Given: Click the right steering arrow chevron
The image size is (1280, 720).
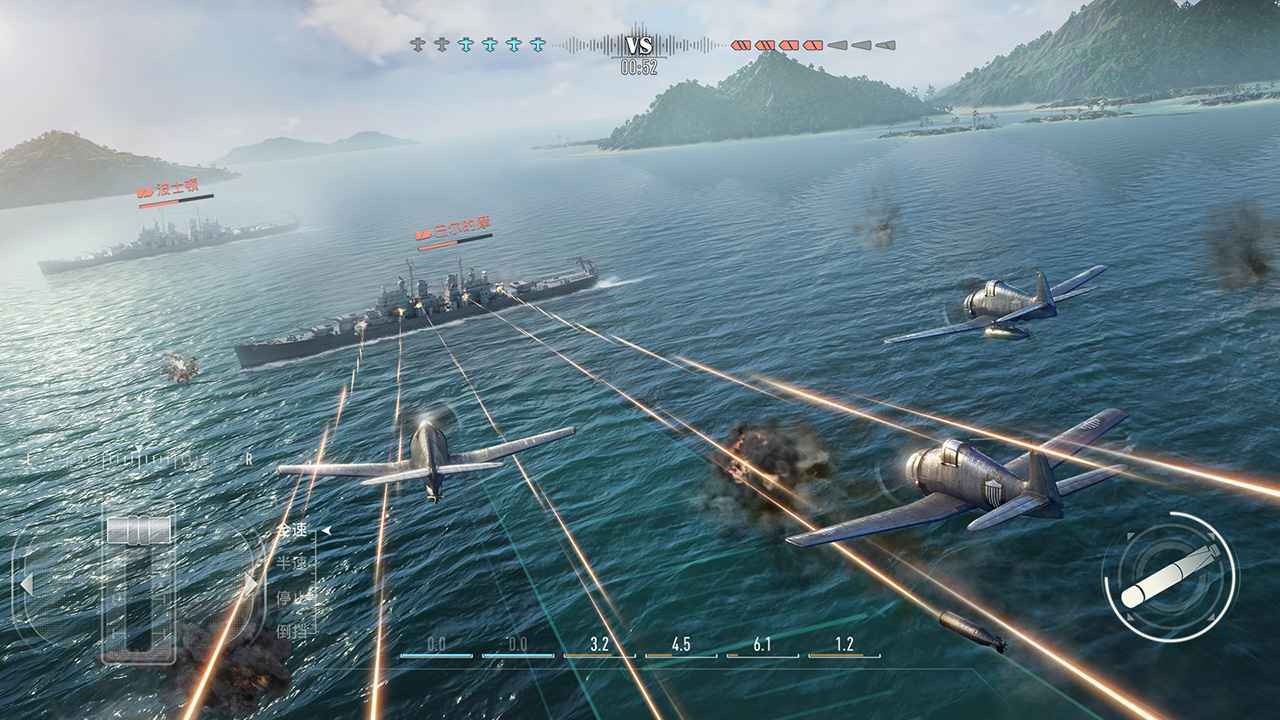Looking at the screenshot, I should click(x=250, y=583).
